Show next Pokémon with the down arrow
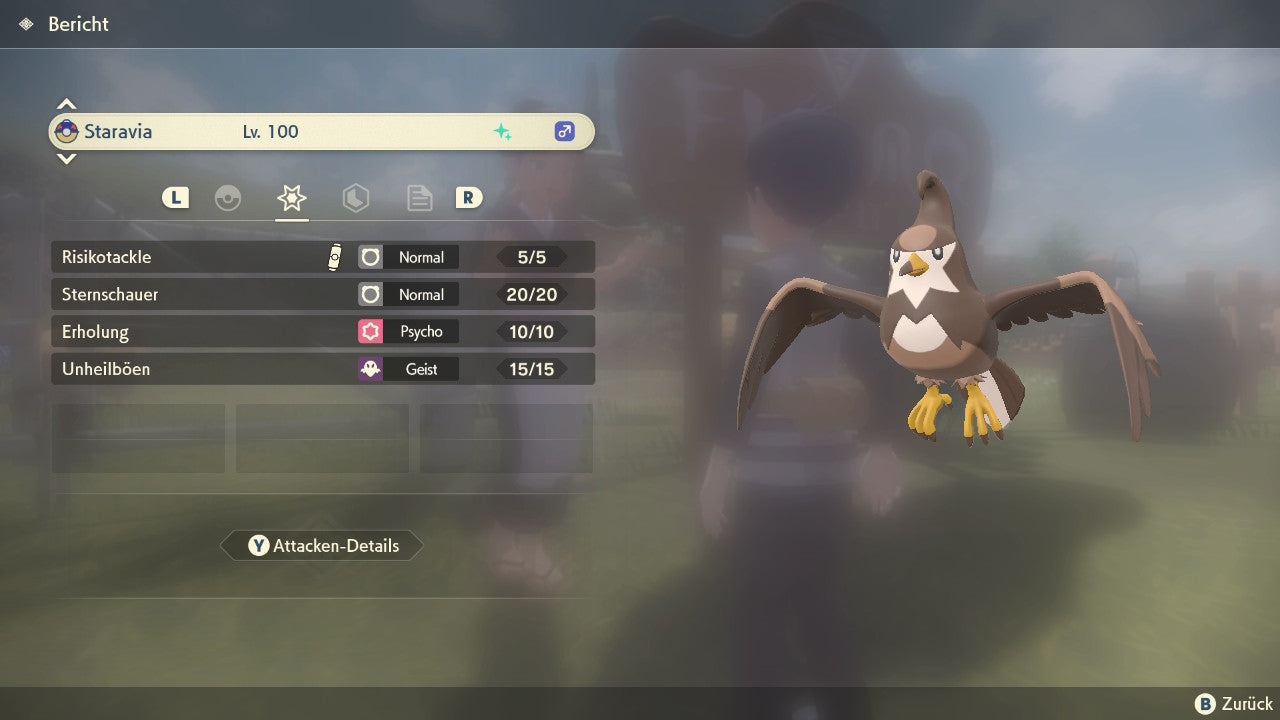1280x720 pixels. (66, 159)
